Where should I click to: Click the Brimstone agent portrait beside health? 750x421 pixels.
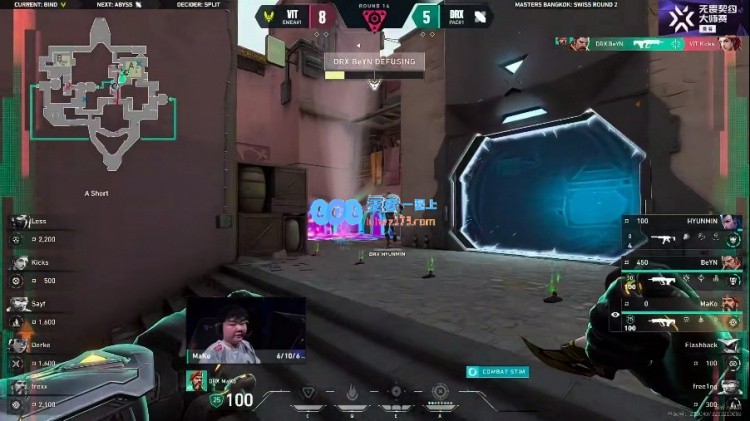197,381
